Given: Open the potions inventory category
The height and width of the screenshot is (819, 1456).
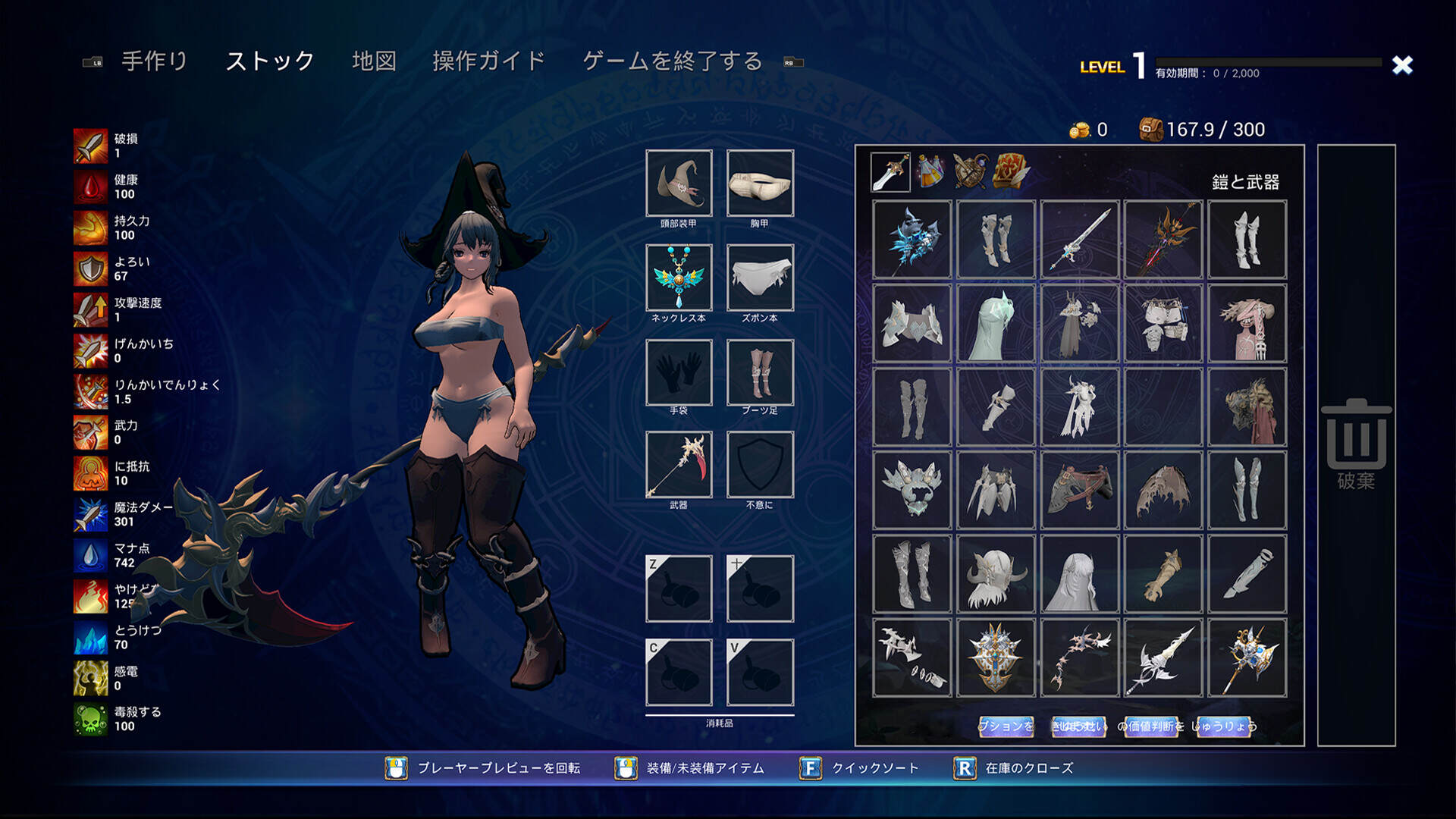Looking at the screenshot, I should (x=931, y=173).
